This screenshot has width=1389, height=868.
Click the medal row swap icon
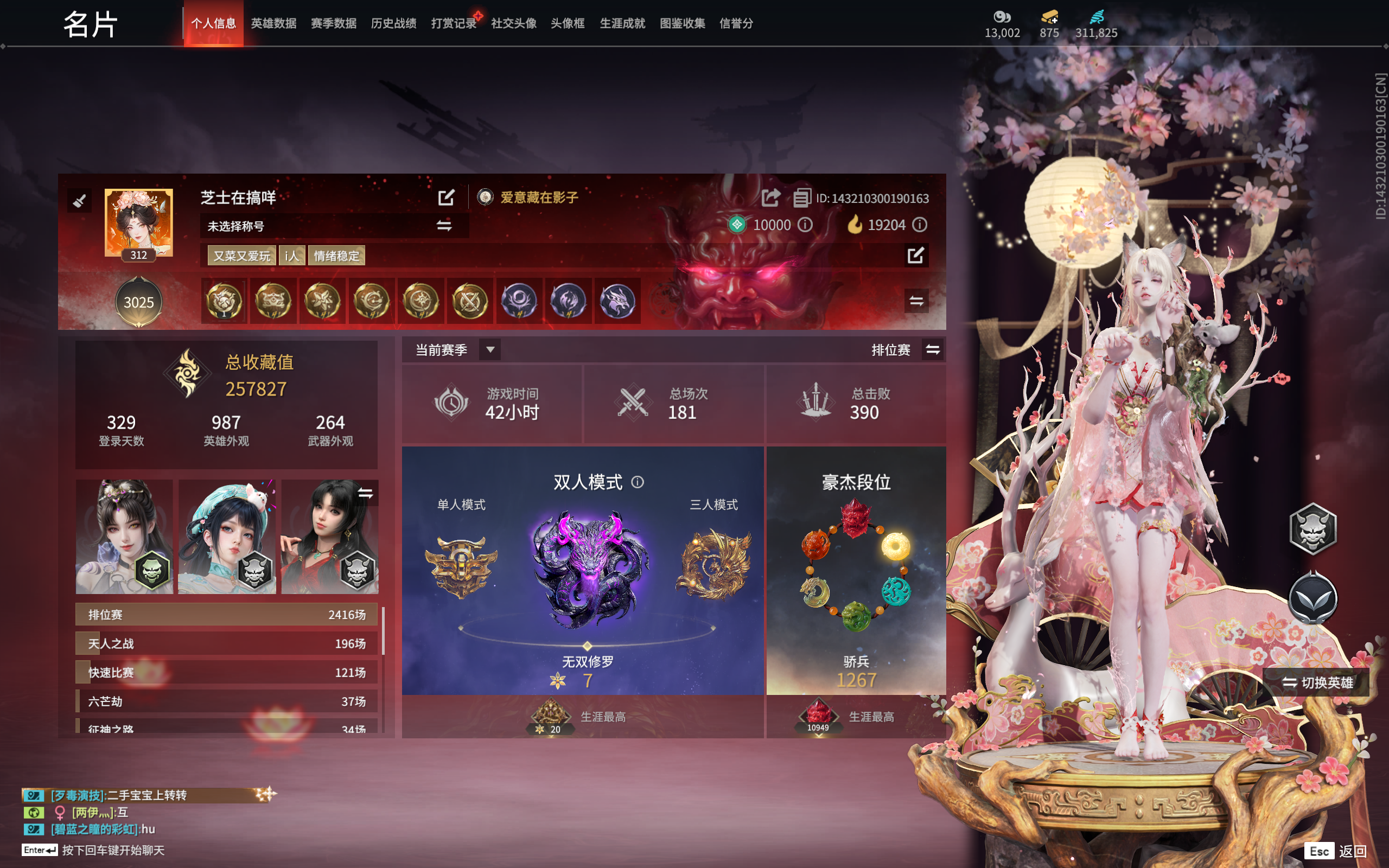pyautogui.click(x=917, y=301)
